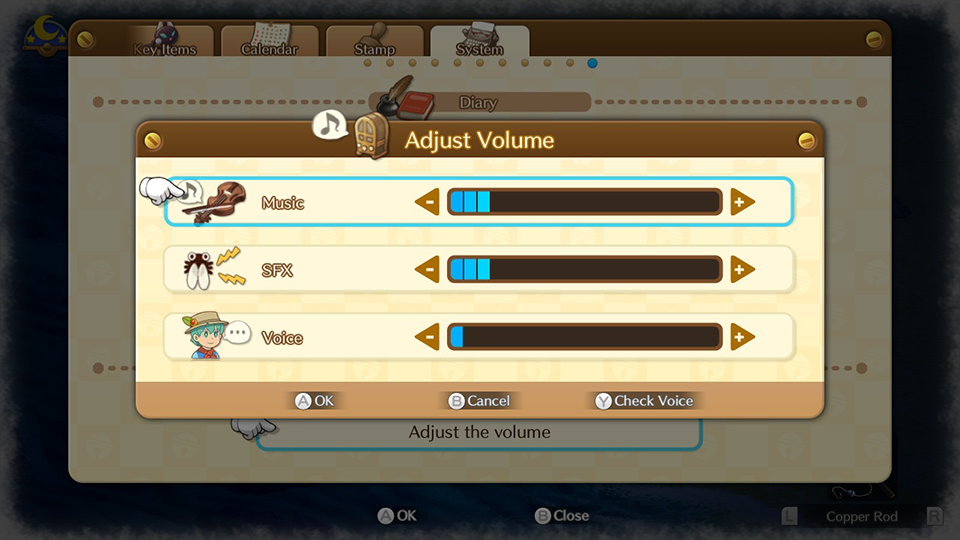Select the Music row
Screen dimensions: 960x540
click(x=282, y=203)
